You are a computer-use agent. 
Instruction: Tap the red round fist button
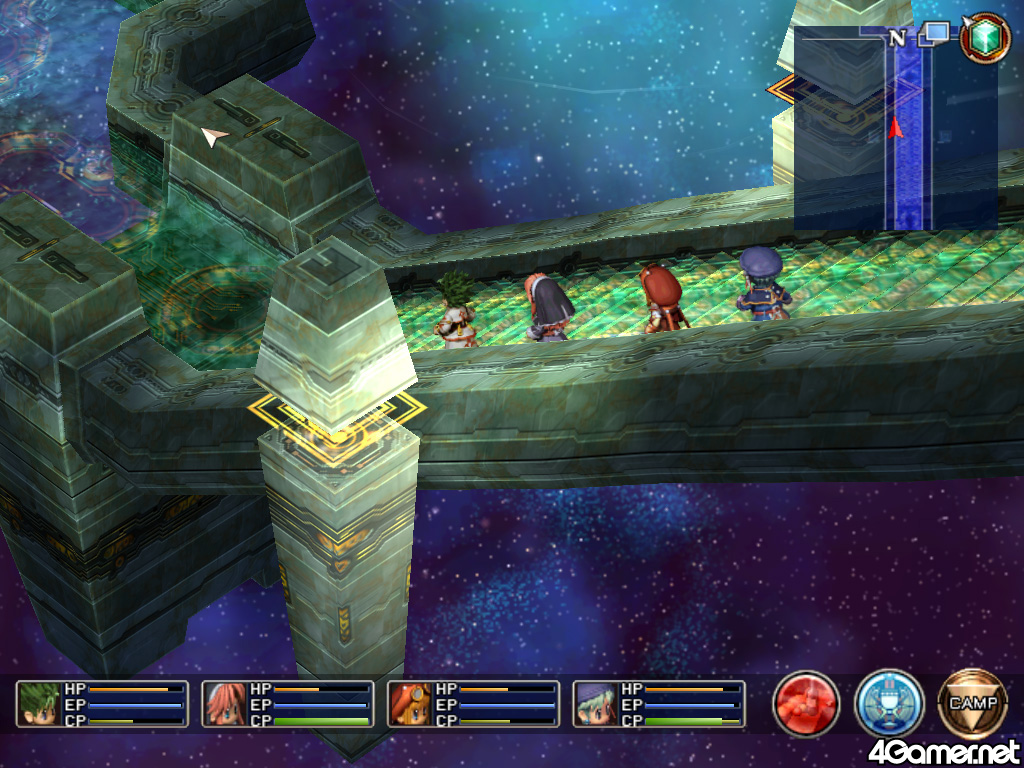coord(806,704)
